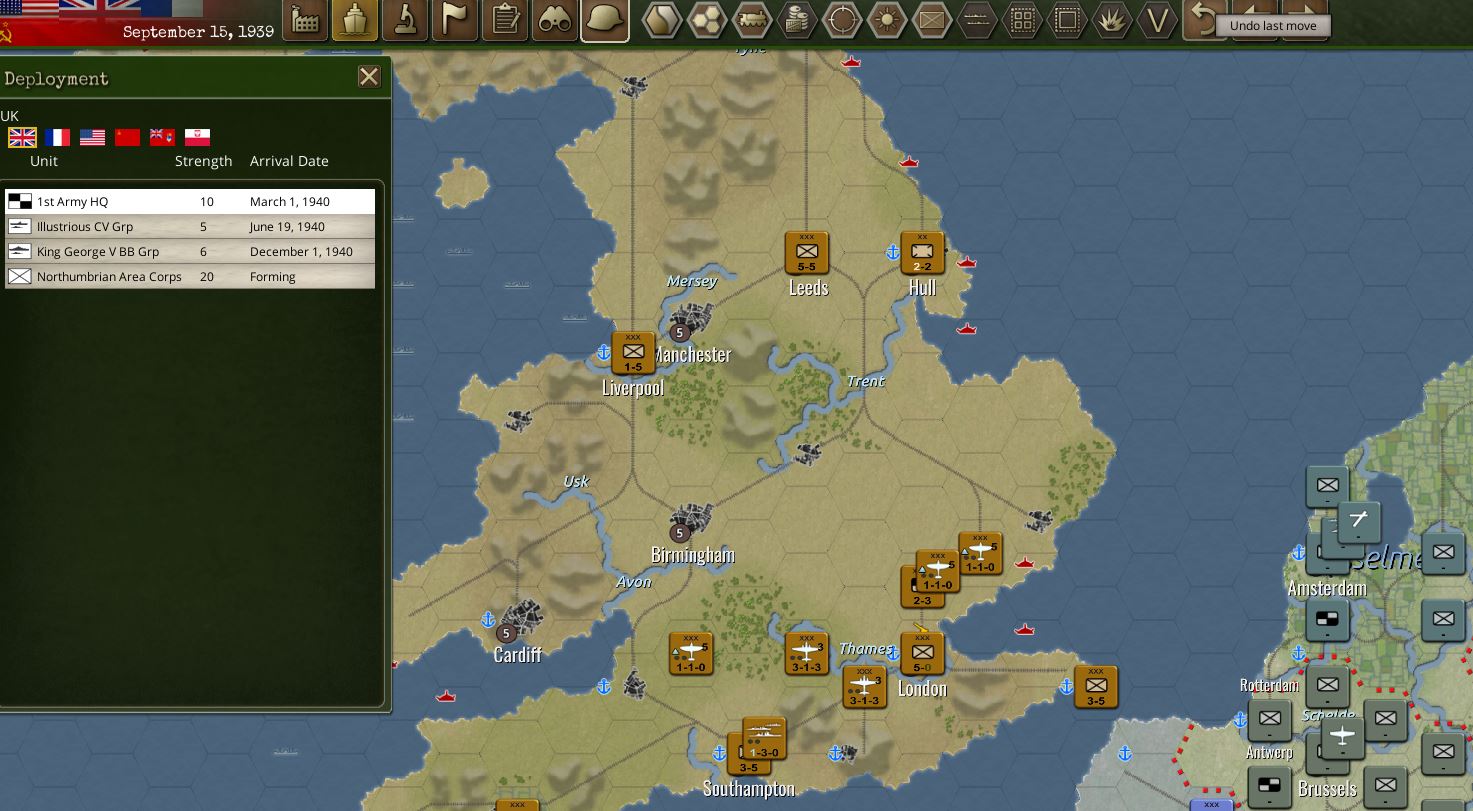The image size is (1473, 811).
Task: Click the binoculars toolbar icon
Action: pyautogui.click(x=555, y=20)
